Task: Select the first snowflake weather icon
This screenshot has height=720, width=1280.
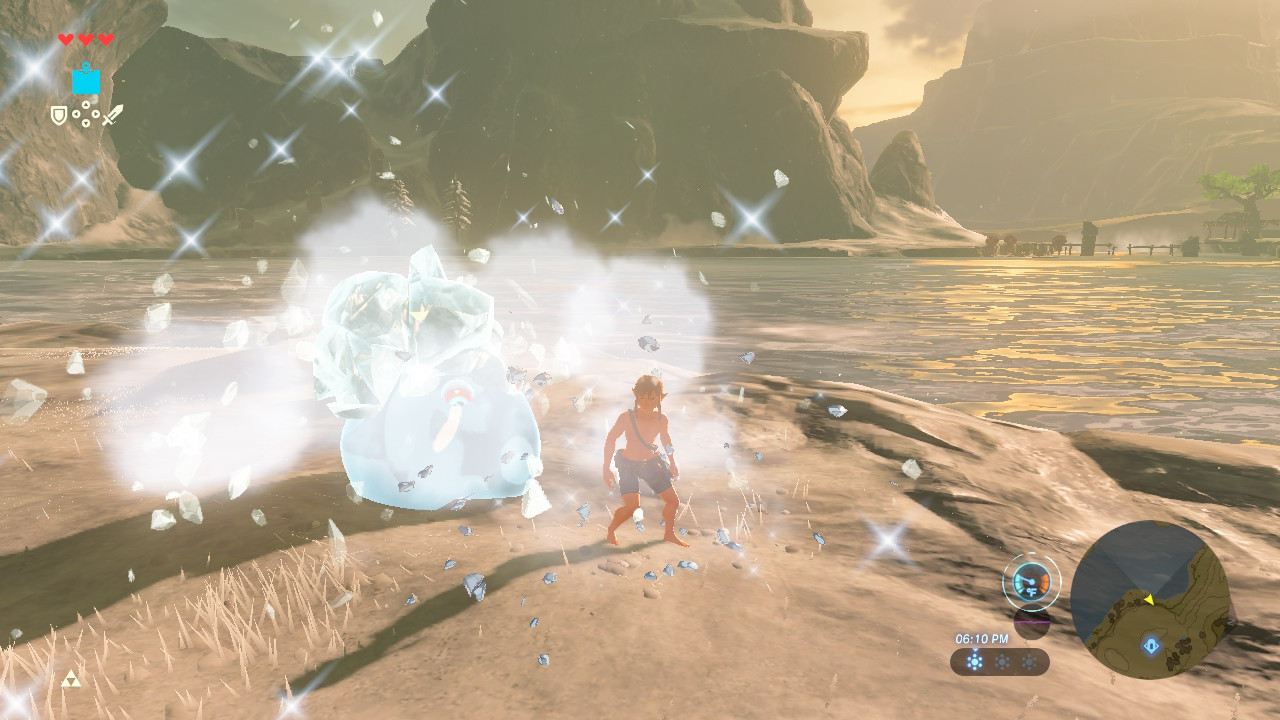Action: pyautogui.click(x=974, y=661)
